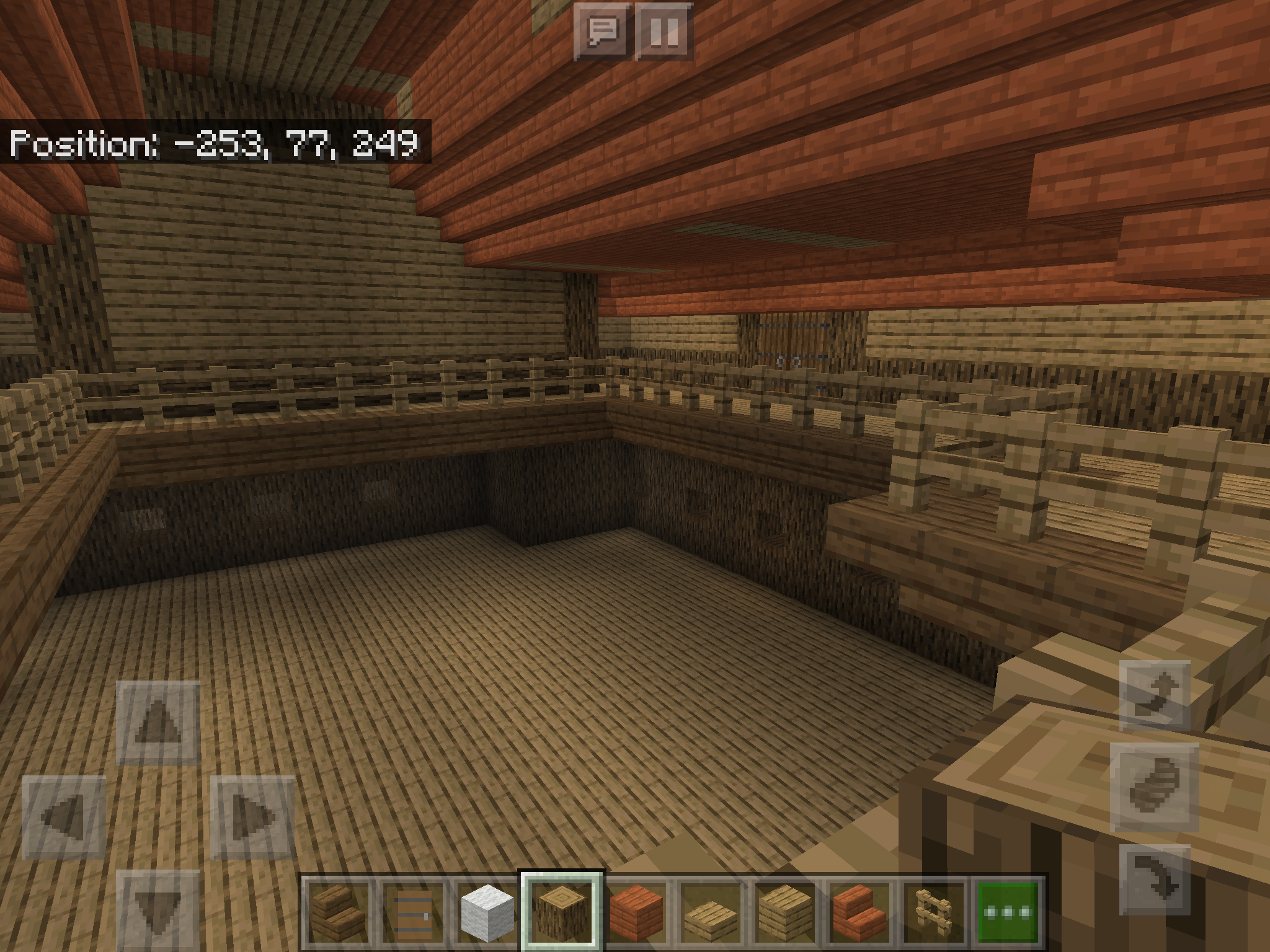Choose the light wooden planks block slot
Image resolution: width=1270 pixels, height=952 pixels.
click(x=785, y=911)
